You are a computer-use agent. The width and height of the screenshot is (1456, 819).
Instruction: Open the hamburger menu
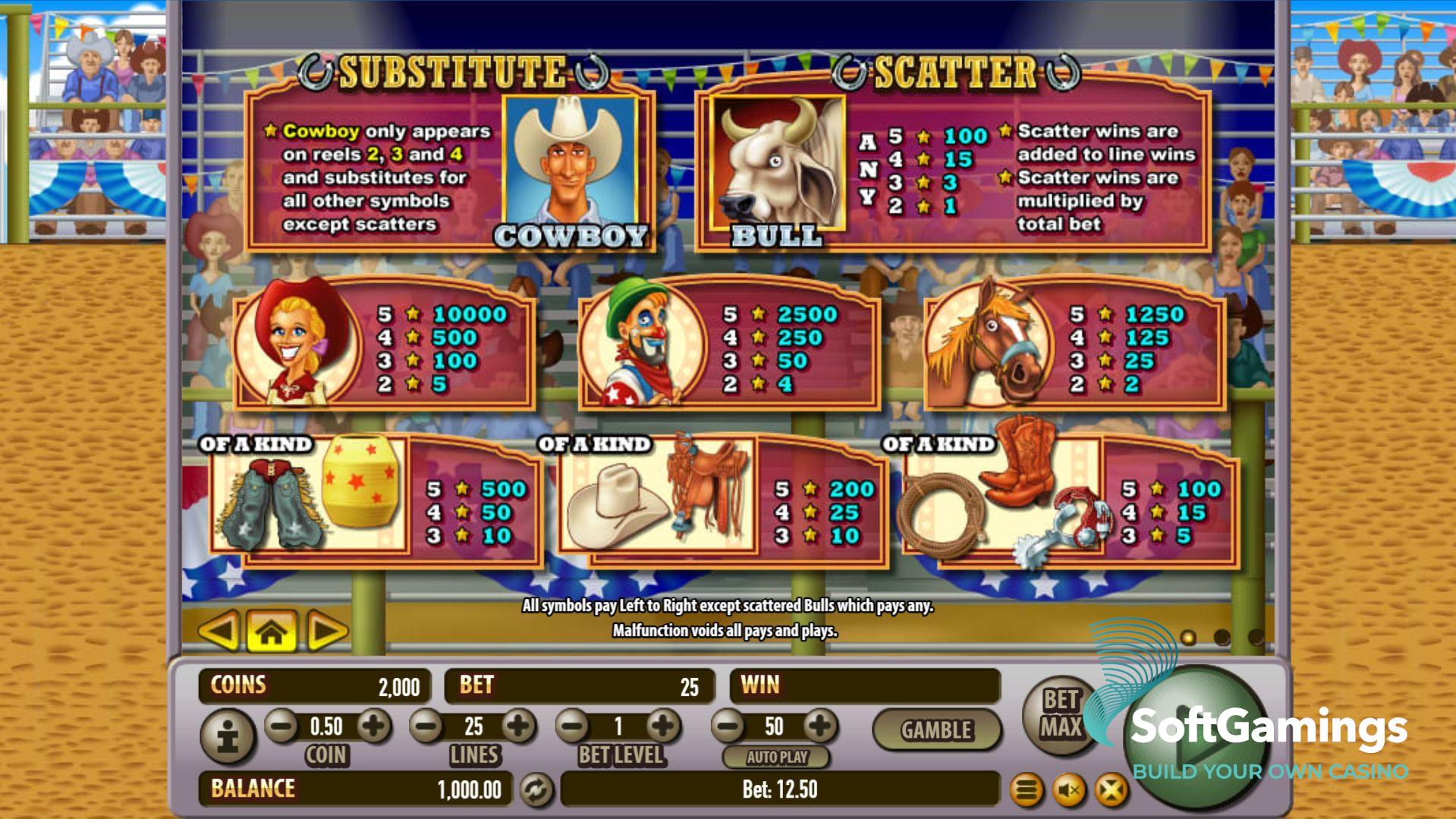click(1027, 791)
